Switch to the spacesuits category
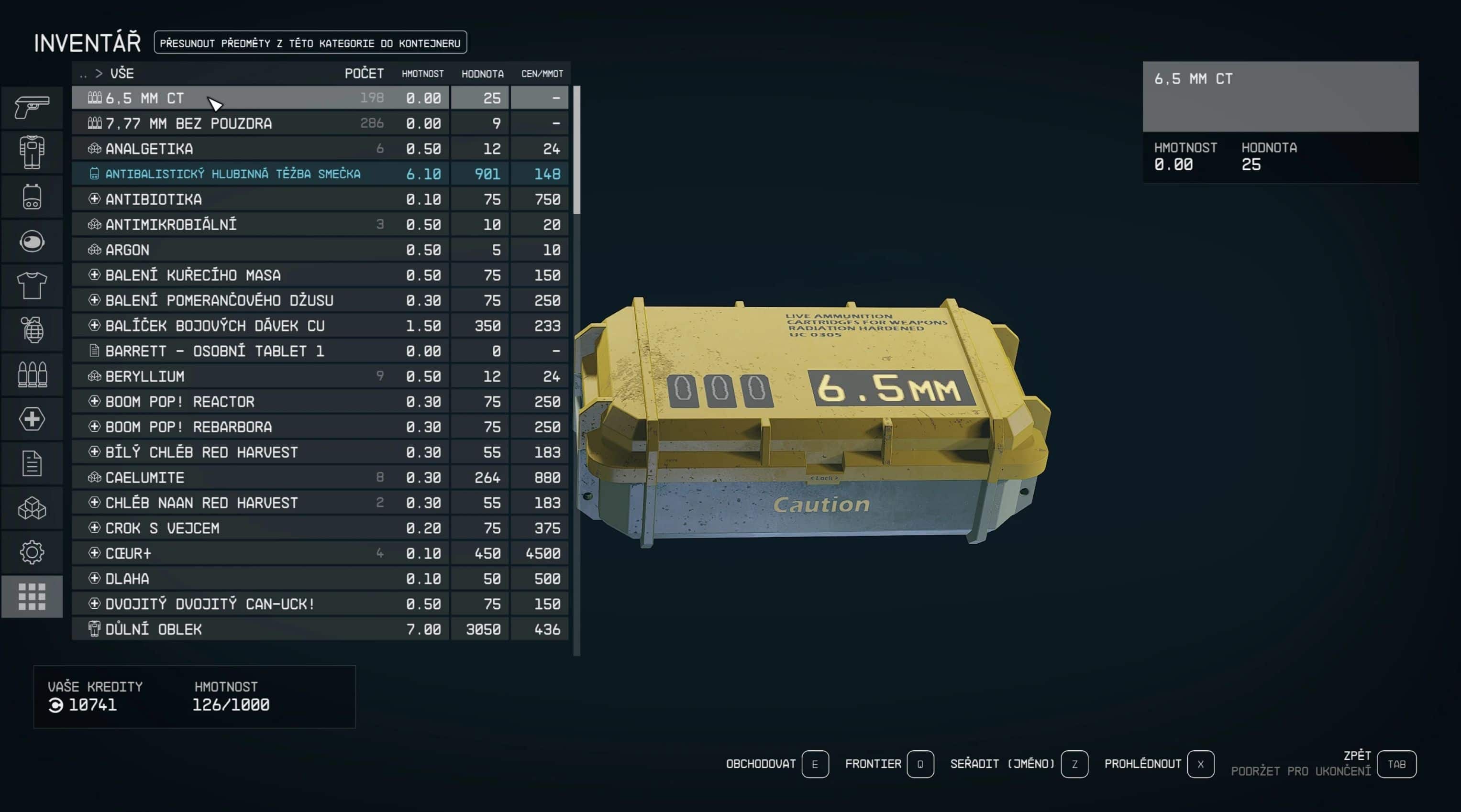The height and width of the screenshot is (812, 1461). point(32,152)
